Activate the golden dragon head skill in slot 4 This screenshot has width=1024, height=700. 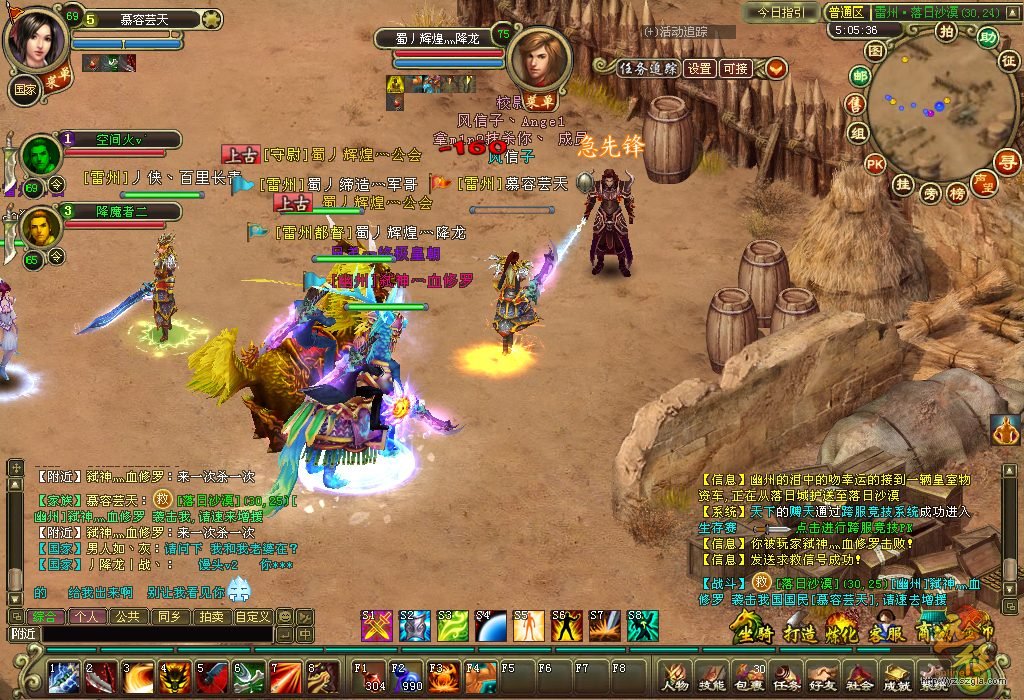pyautogui.click(x=176, y=677)
